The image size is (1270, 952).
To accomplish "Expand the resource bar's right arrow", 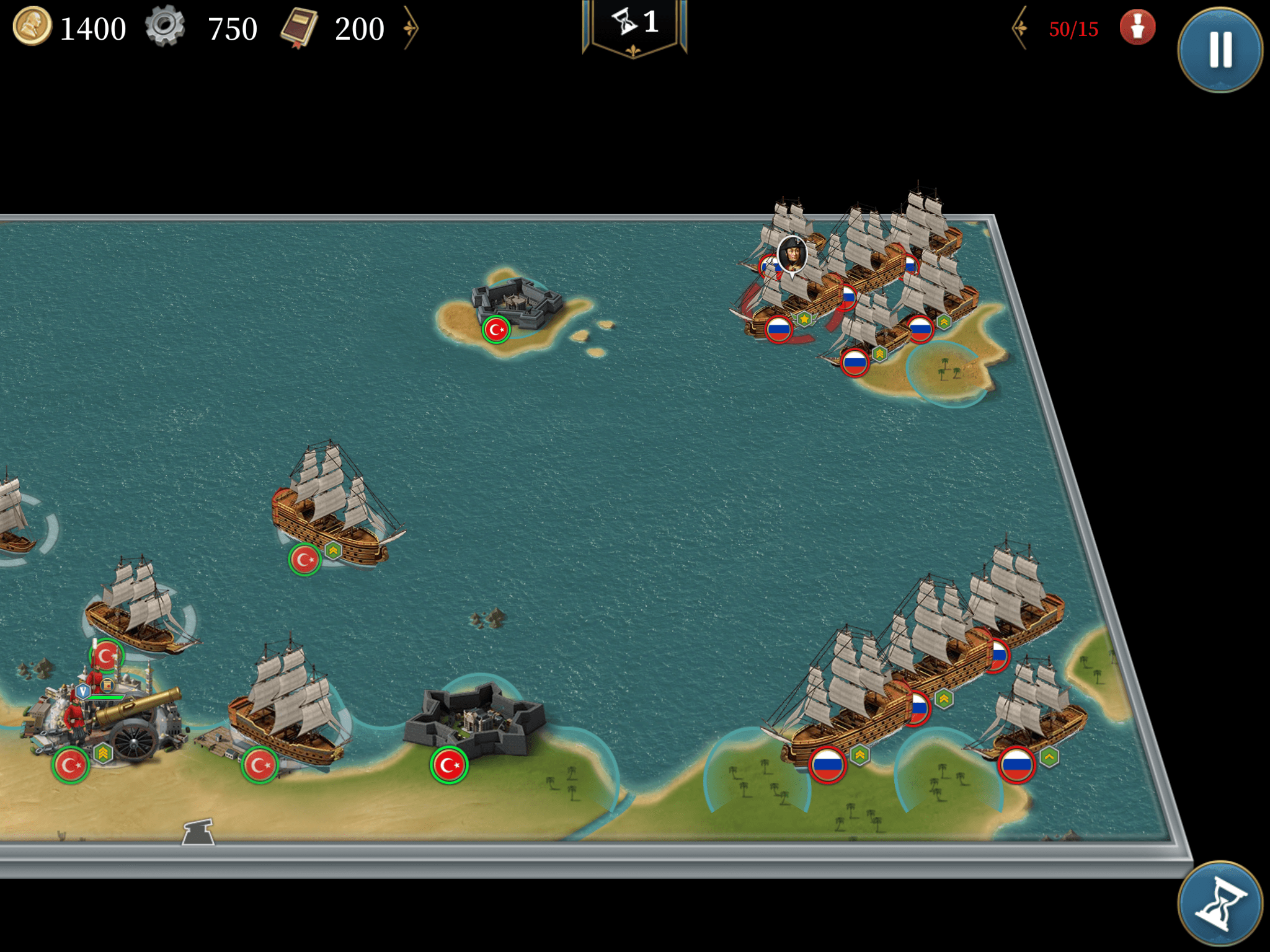I will pos(411,28).
